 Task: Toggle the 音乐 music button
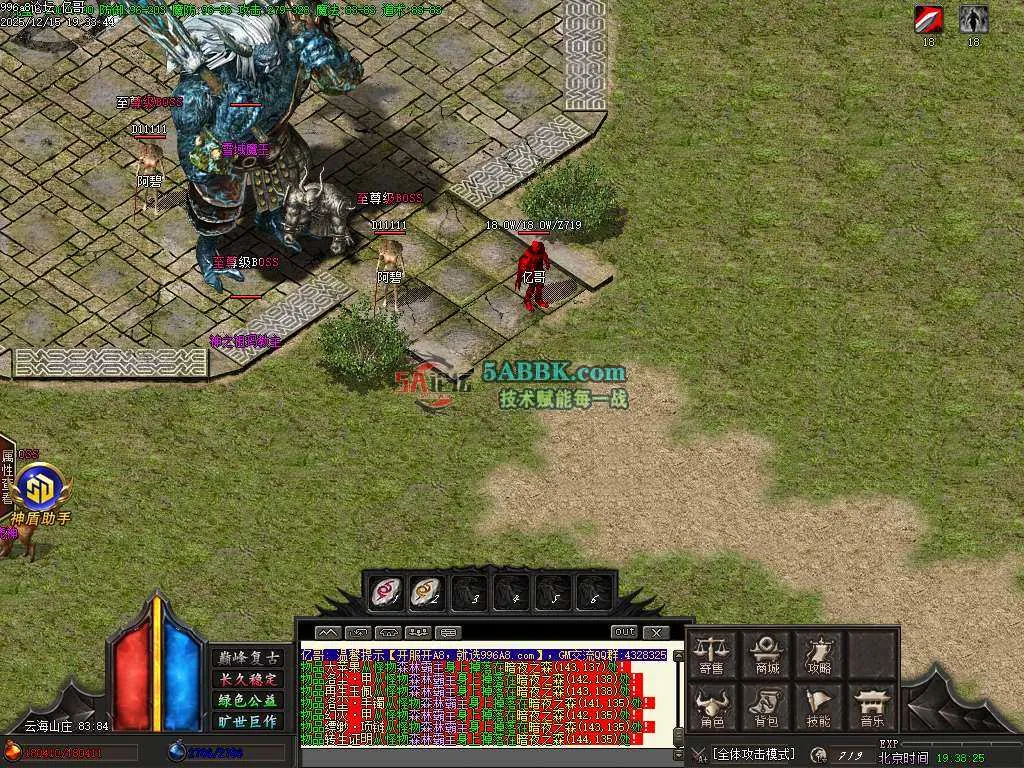coord(872,706)
